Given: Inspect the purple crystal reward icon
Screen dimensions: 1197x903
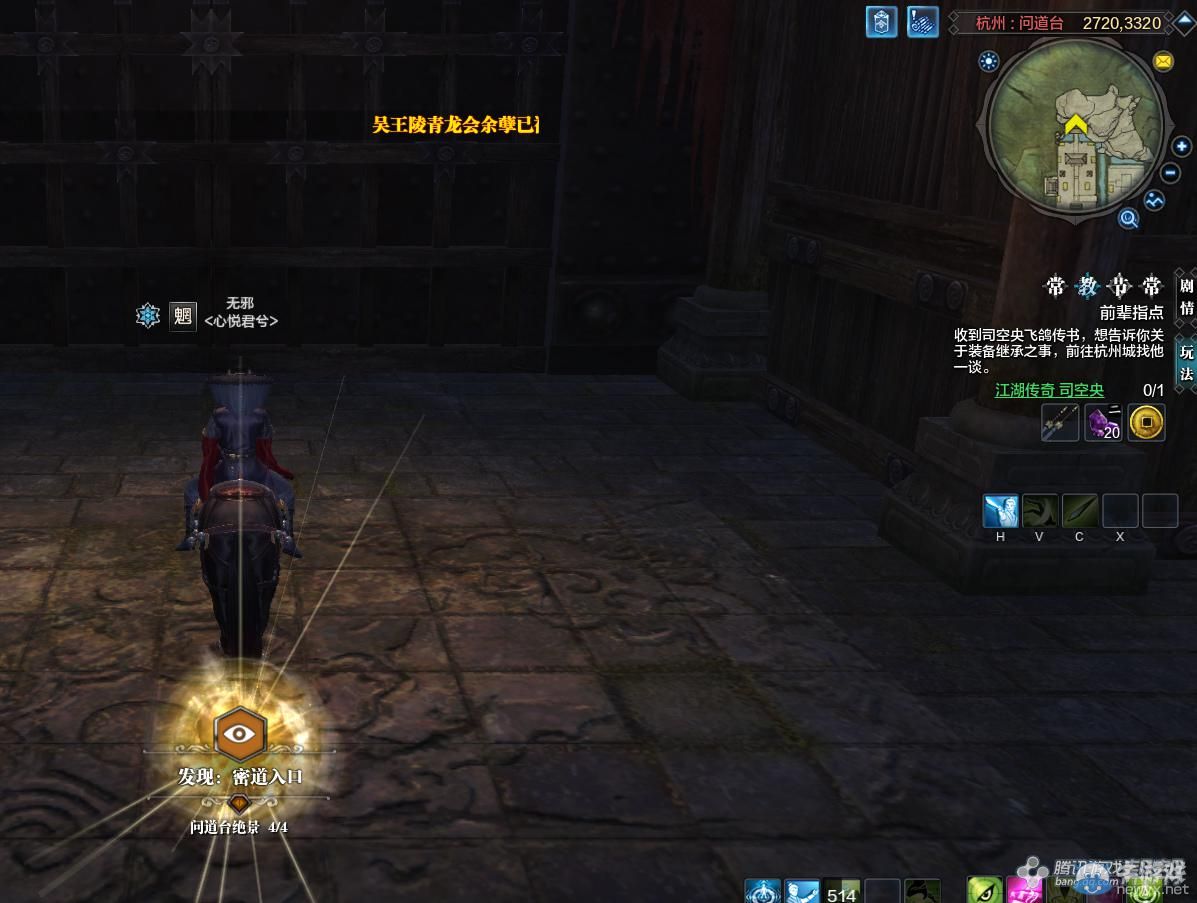Looking at the screenshot, I should pos(1103,423).
